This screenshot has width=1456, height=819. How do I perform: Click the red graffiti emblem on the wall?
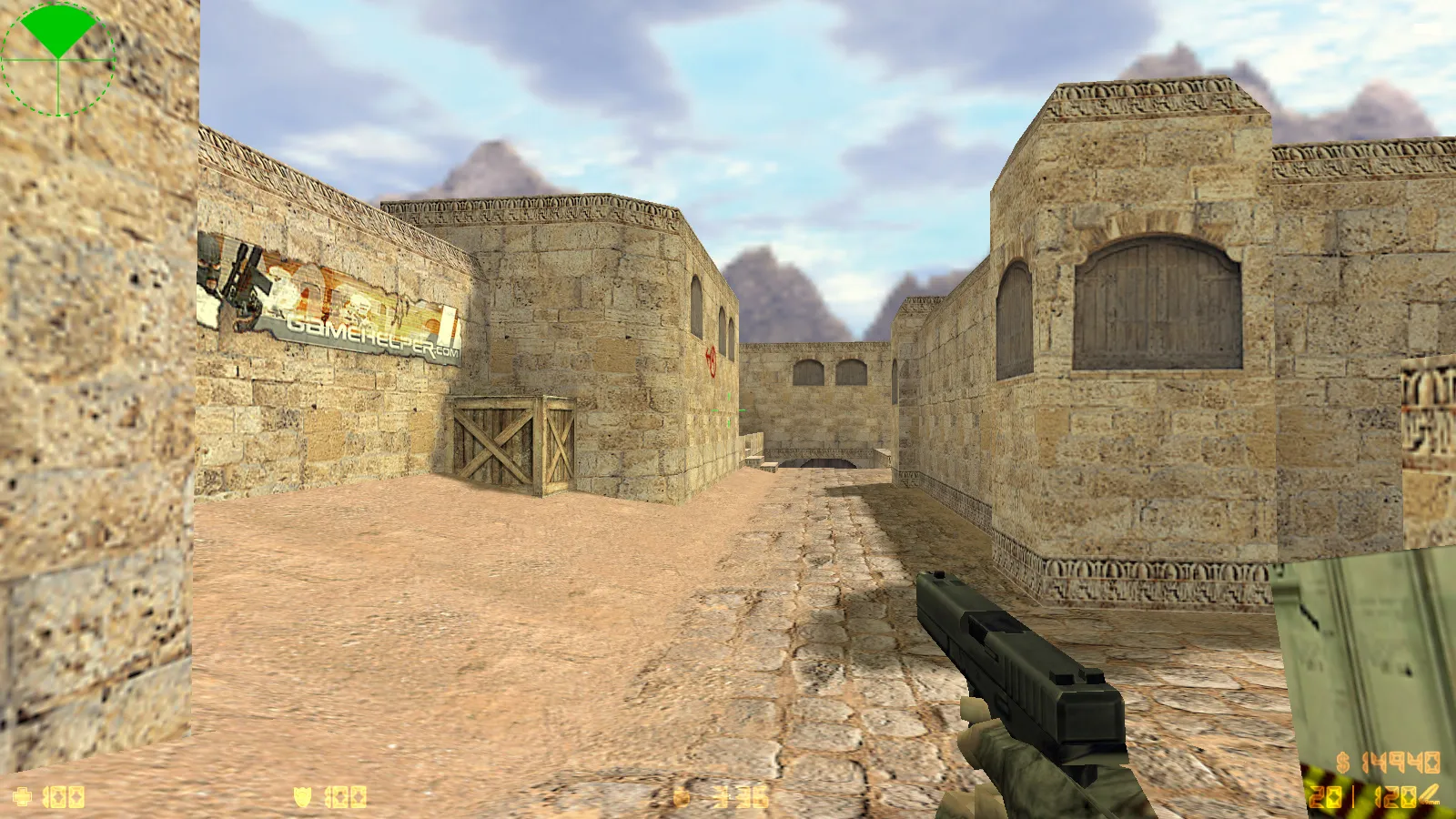(x=710, y=359)
